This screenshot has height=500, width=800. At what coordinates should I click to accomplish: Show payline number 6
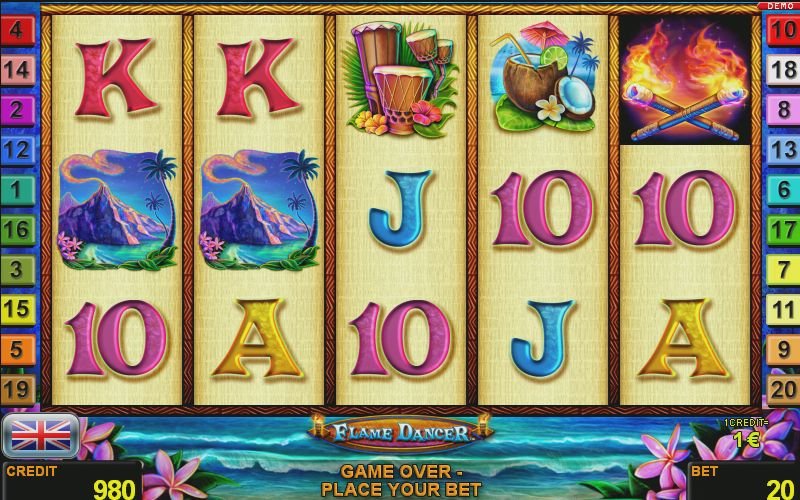(782, 189)
